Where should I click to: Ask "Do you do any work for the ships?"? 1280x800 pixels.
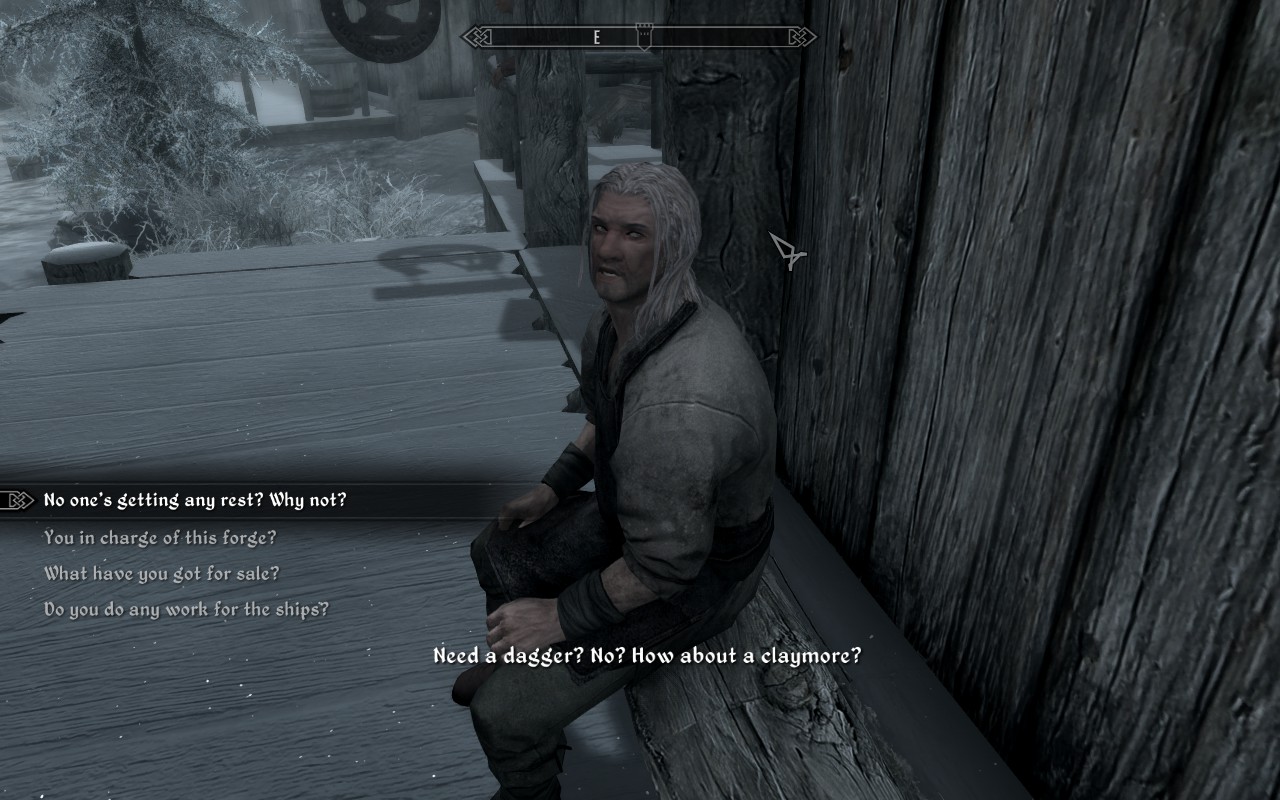pos(186,608)
